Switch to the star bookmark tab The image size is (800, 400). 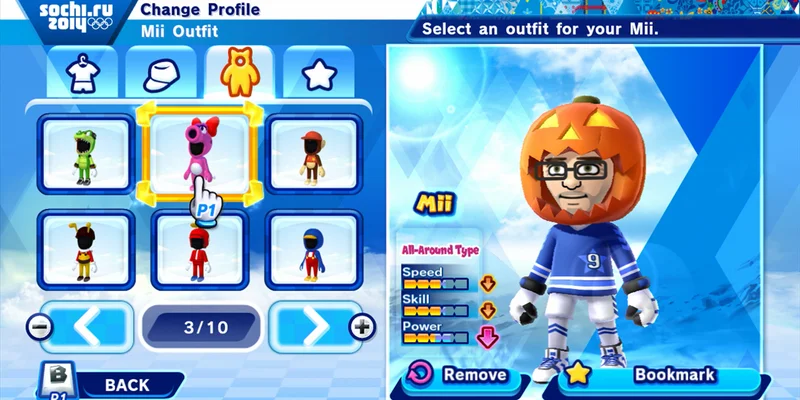[318, 71]
